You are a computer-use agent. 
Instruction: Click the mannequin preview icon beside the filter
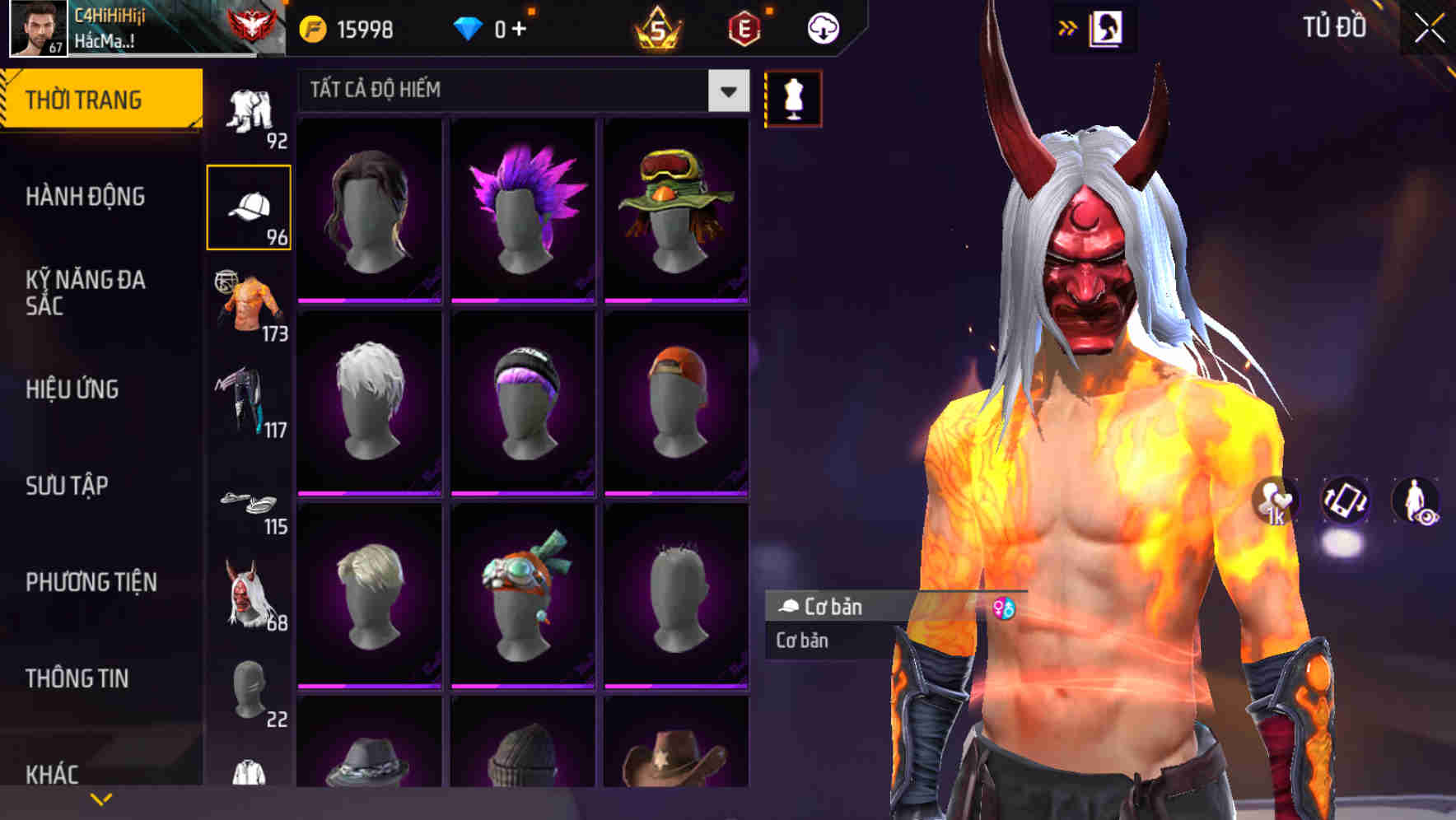[x=793, y=97]
